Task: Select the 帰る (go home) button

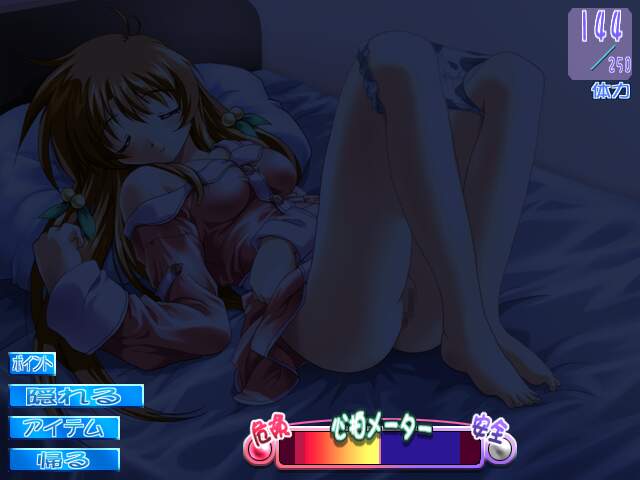Action: (65, 460)
